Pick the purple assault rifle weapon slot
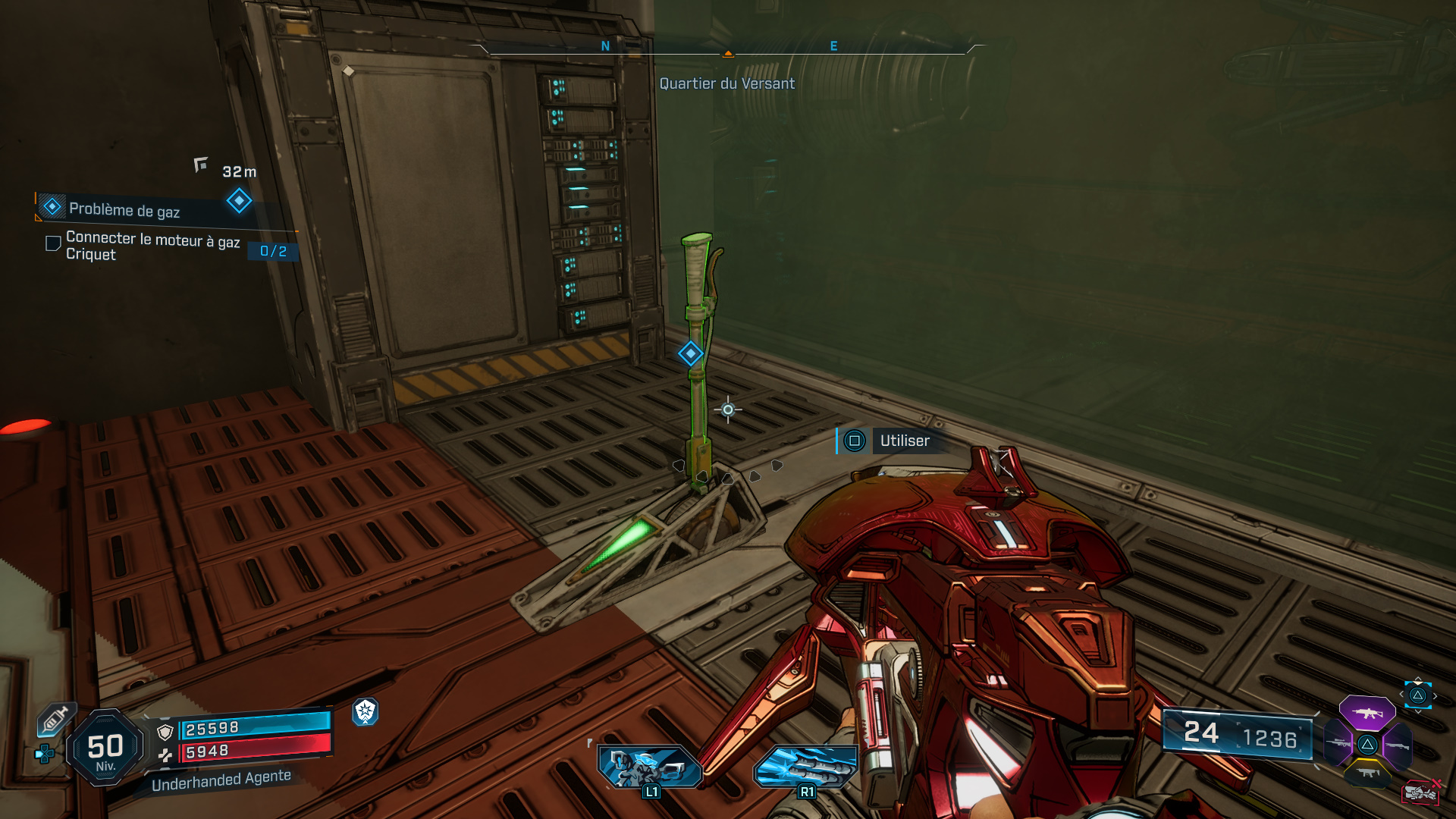The image size is (1456, 819). (1367, 713)
